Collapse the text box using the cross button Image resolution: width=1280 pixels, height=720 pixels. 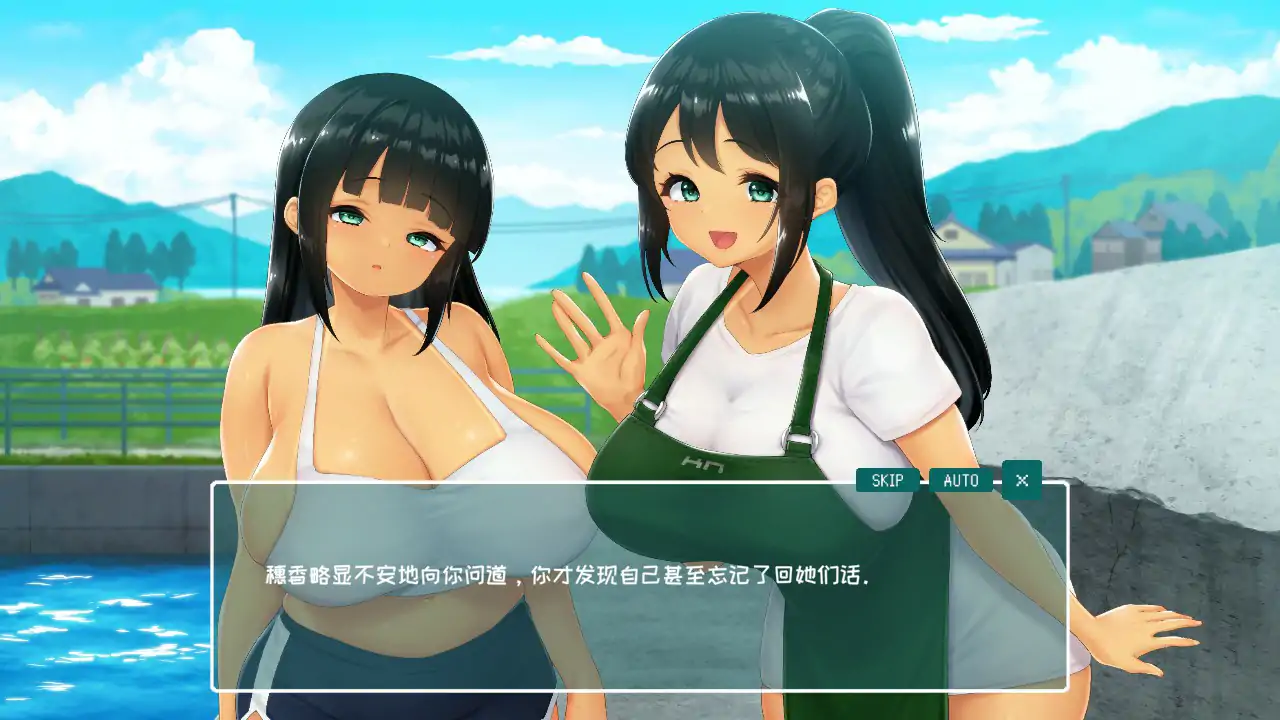pos(1023,481)
